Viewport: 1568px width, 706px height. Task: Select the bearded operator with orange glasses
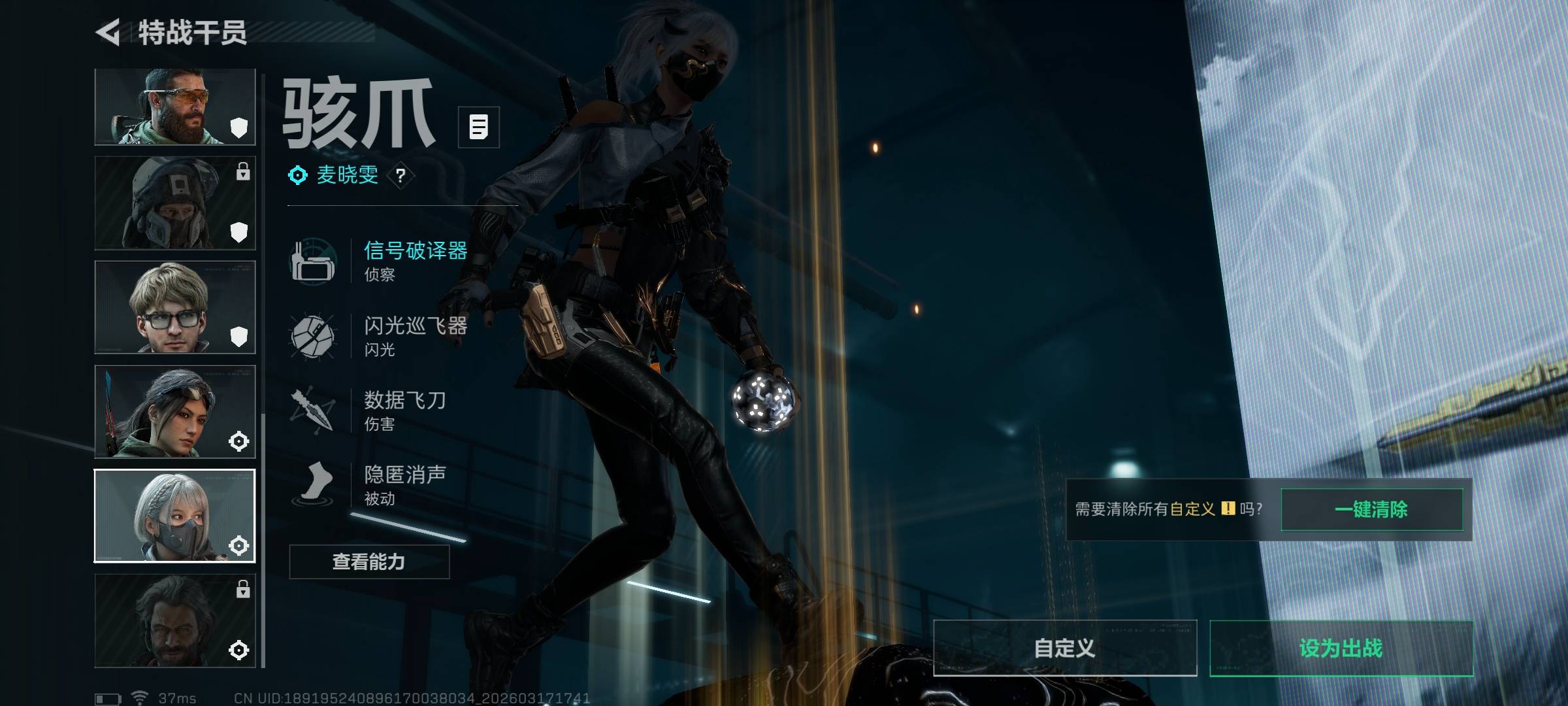(175, 107)
